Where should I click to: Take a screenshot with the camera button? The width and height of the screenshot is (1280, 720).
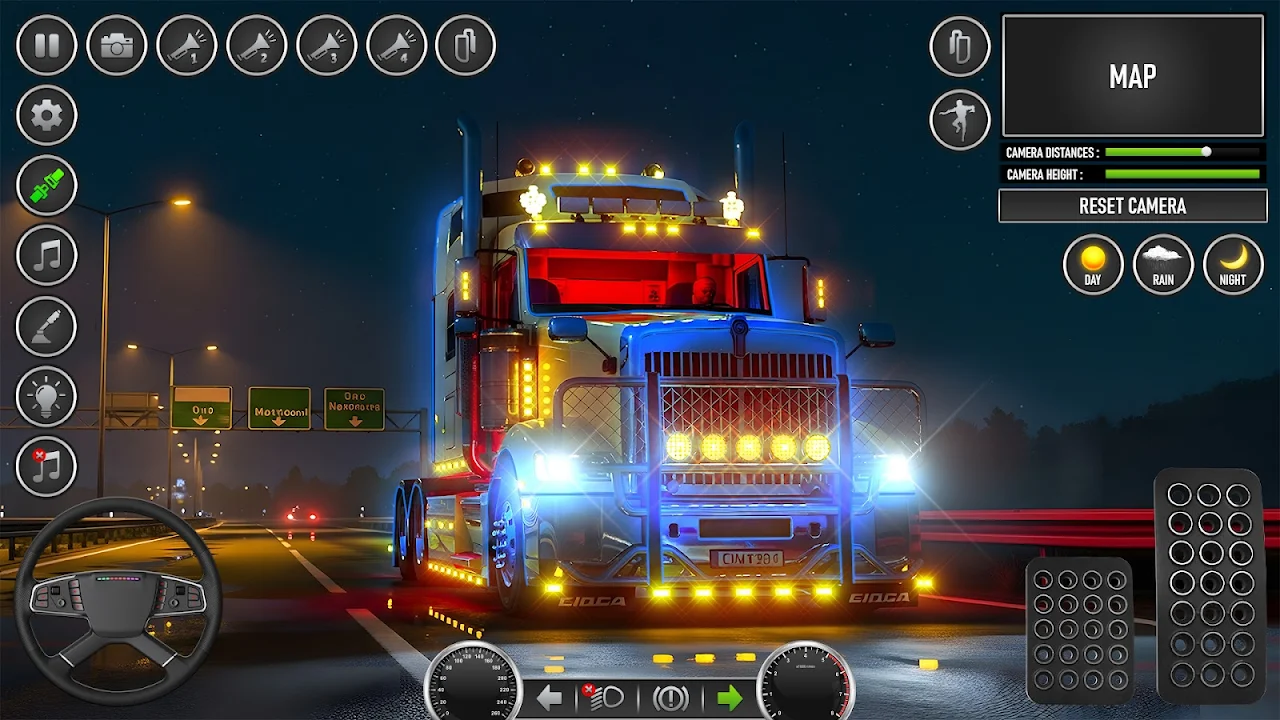[117, 45]
